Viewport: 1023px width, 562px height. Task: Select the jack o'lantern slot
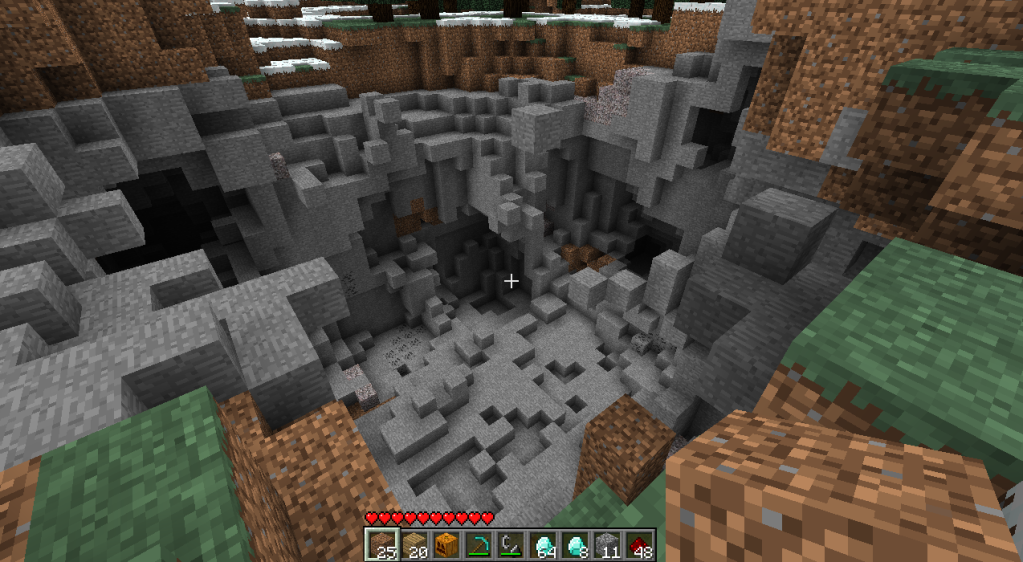pyautogui.click(x=446, y=545)
